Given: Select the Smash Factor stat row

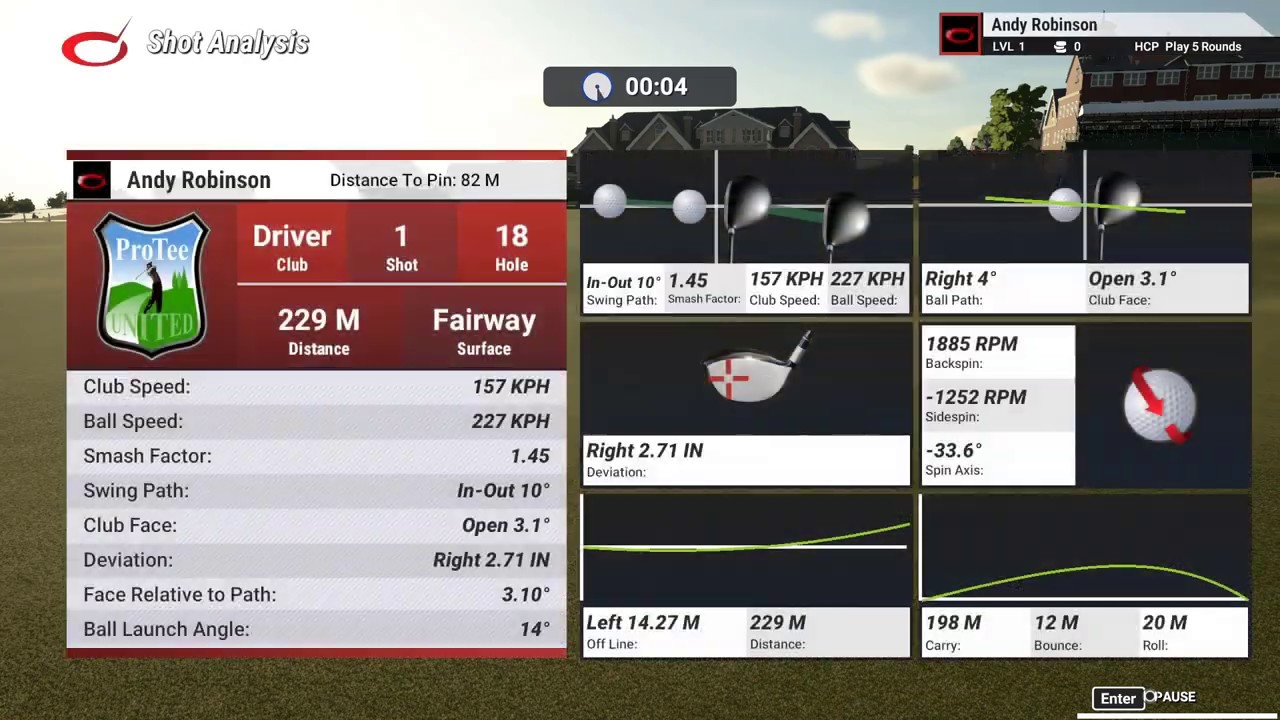Looking at the screenshot, I should point(316,456).
